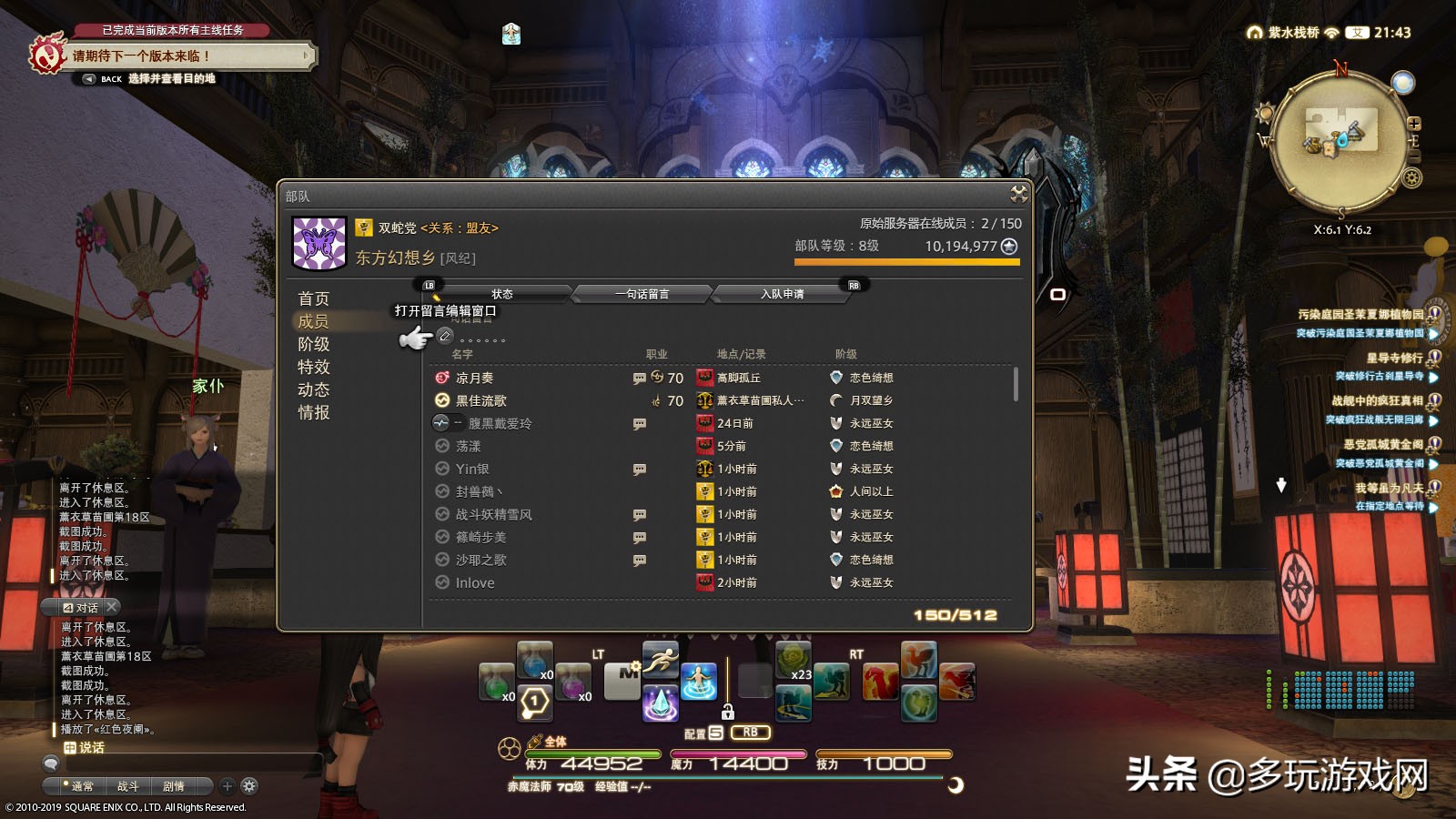Image resolution: width=1456 pixels, height=819 pixels.
Task: Select member 黑佳流歌 in the list
Action: [481, 400]
